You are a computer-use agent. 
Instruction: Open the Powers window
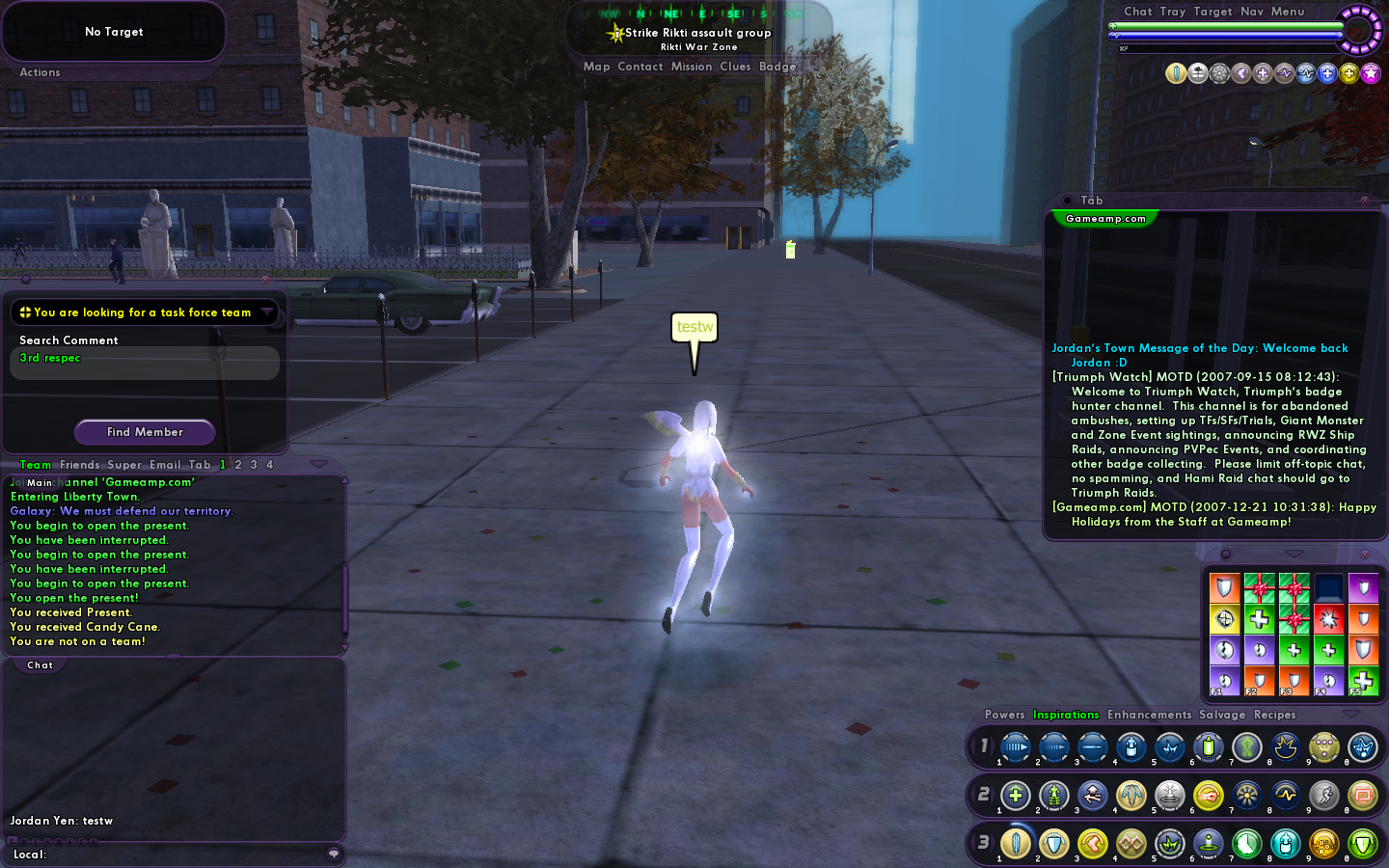(x=1004, y=715)
